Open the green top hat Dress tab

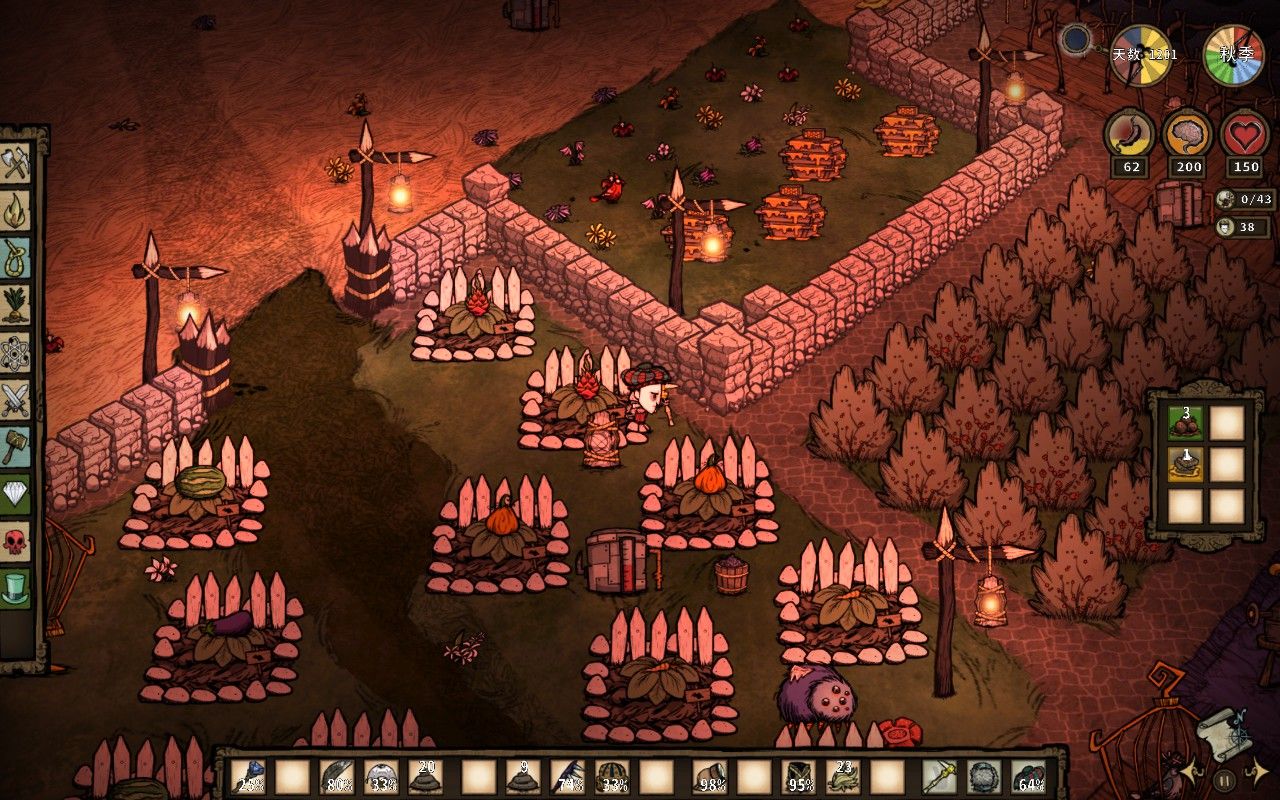(17, 588)
